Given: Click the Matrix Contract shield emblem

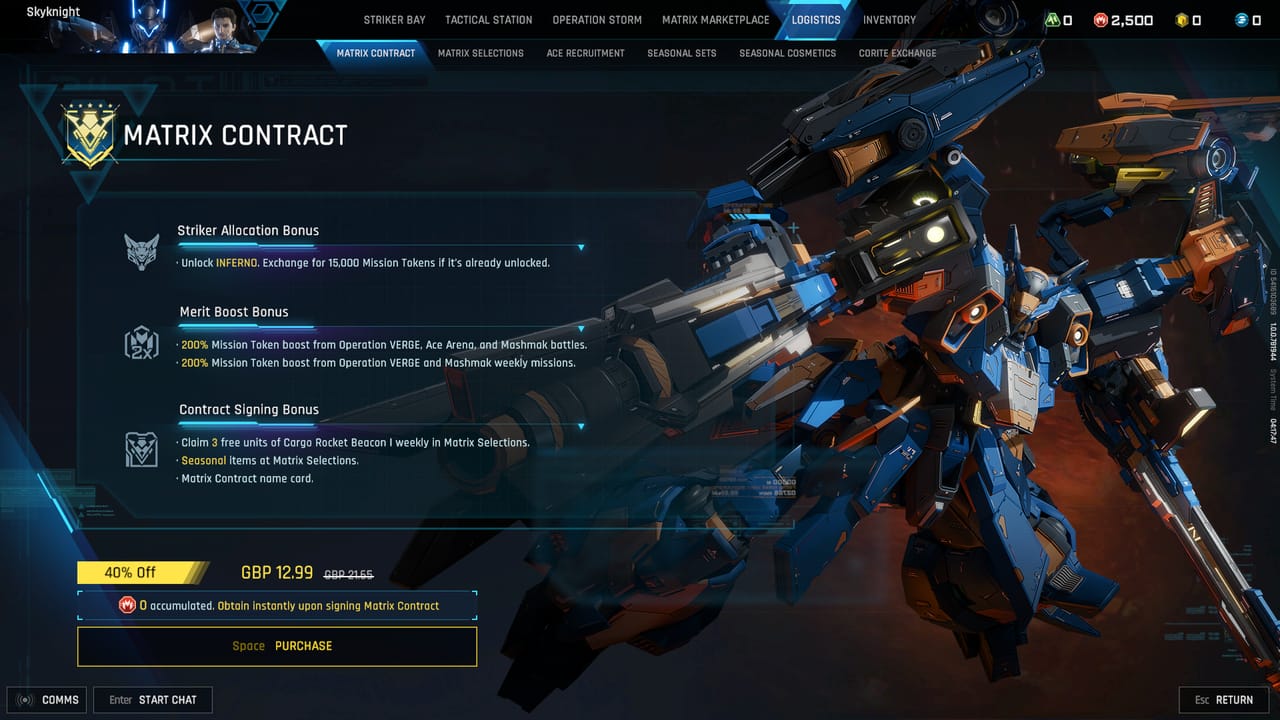Looking at the screenshot, I should click(88, 136).
